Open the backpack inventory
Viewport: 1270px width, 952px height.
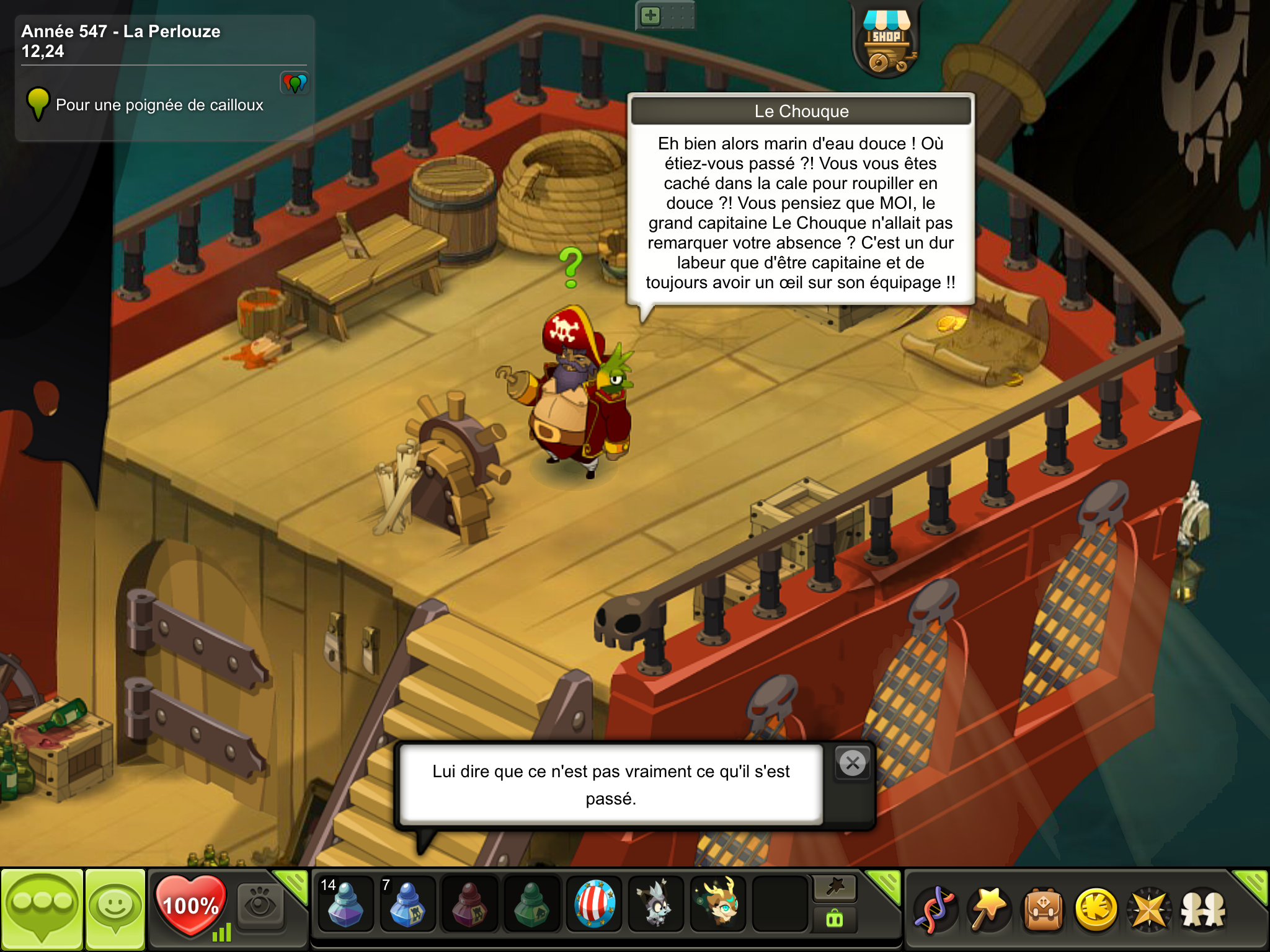point(1043,909)
